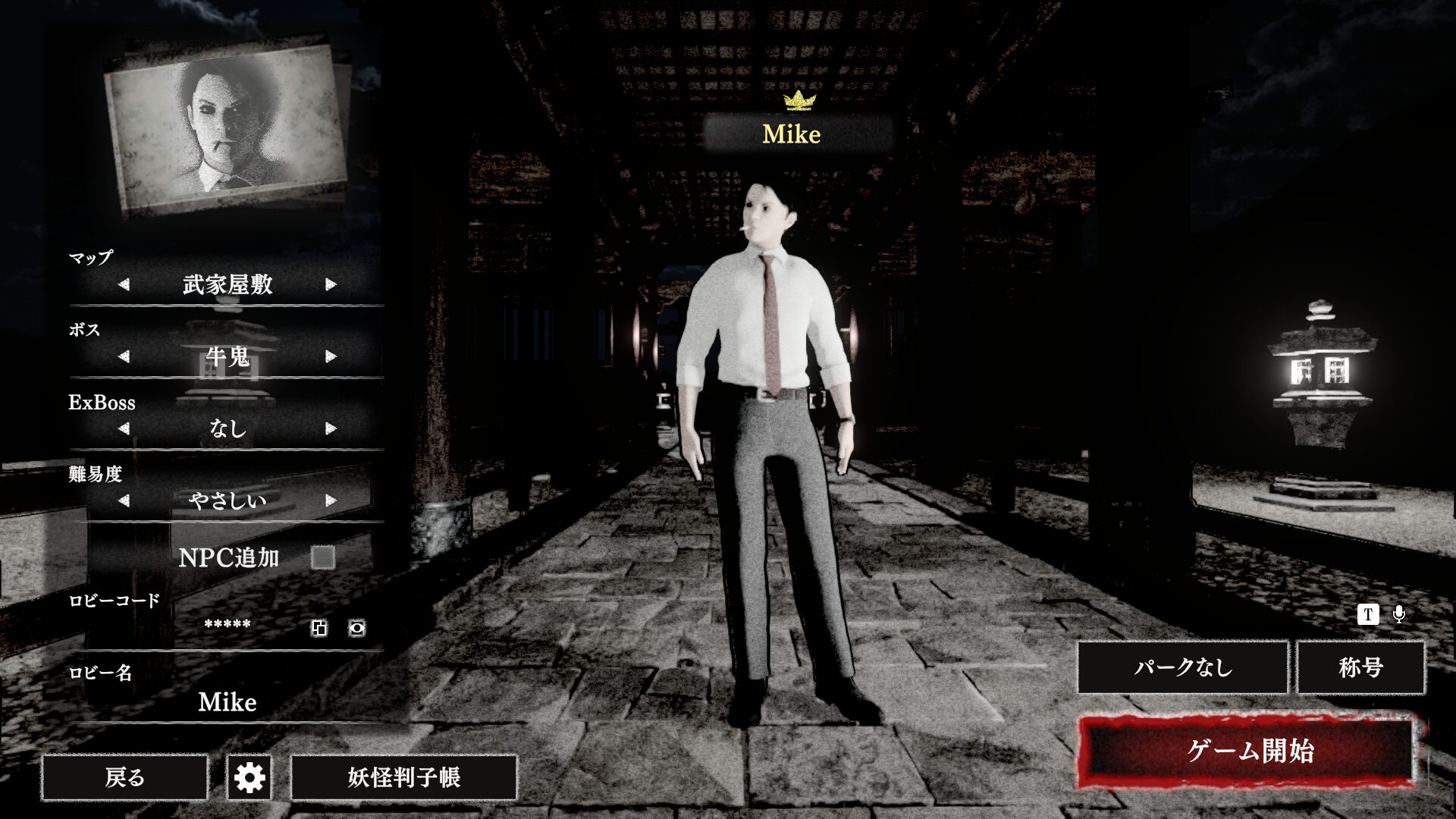Open the 称号 selection
1456x819 pixels.
1361,668
